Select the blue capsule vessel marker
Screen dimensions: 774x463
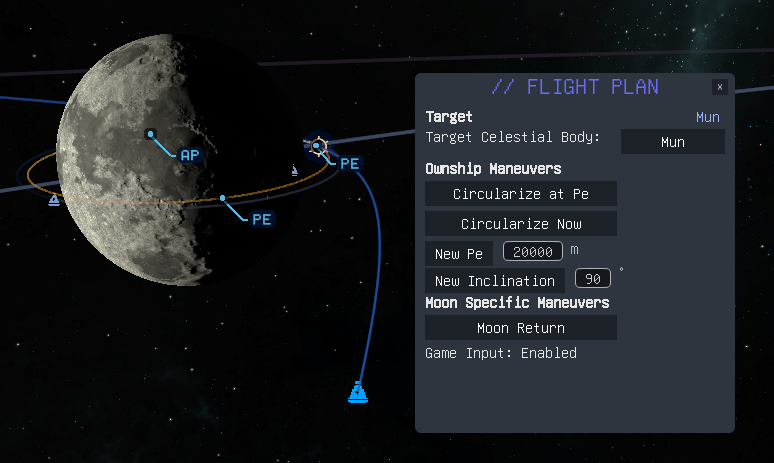pyautogui.click(x=357, y=392)
